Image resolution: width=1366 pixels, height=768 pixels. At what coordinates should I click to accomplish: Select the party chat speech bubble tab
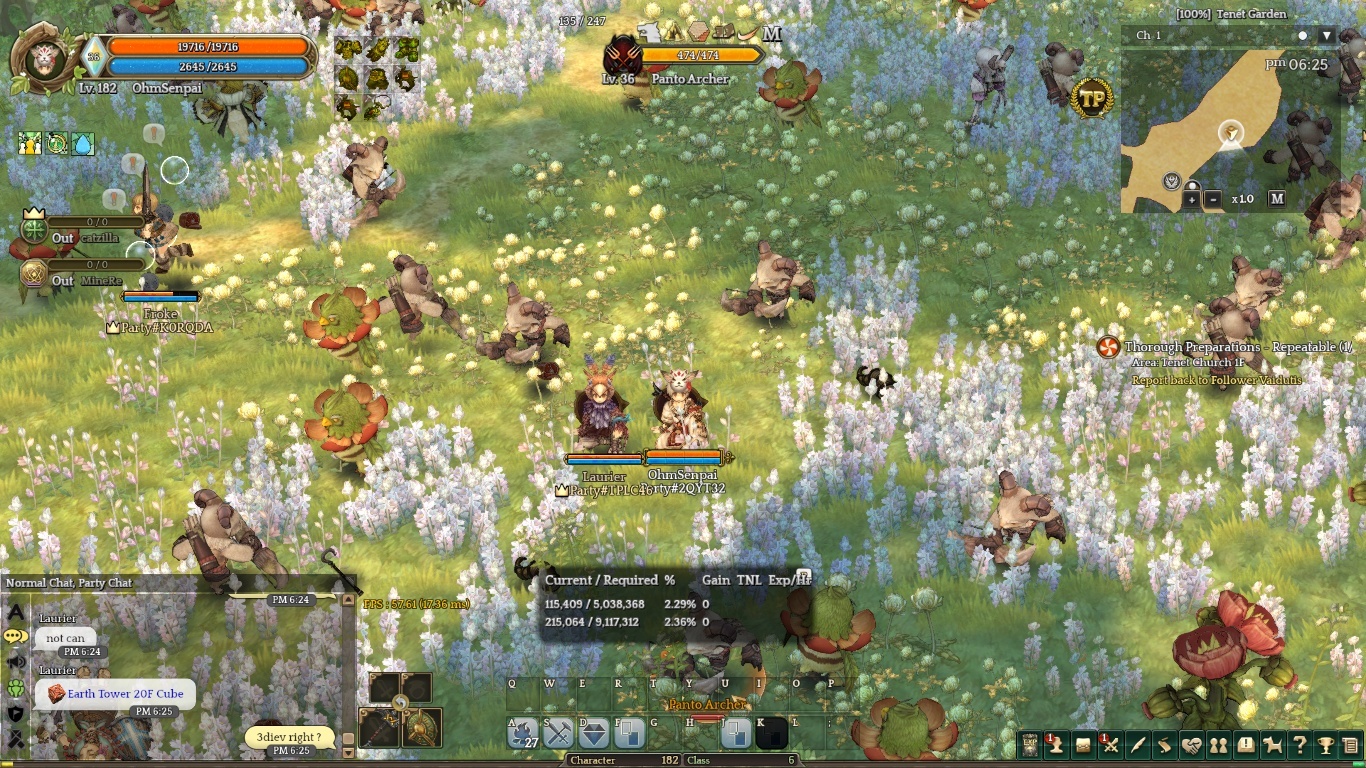pos(15,636)
